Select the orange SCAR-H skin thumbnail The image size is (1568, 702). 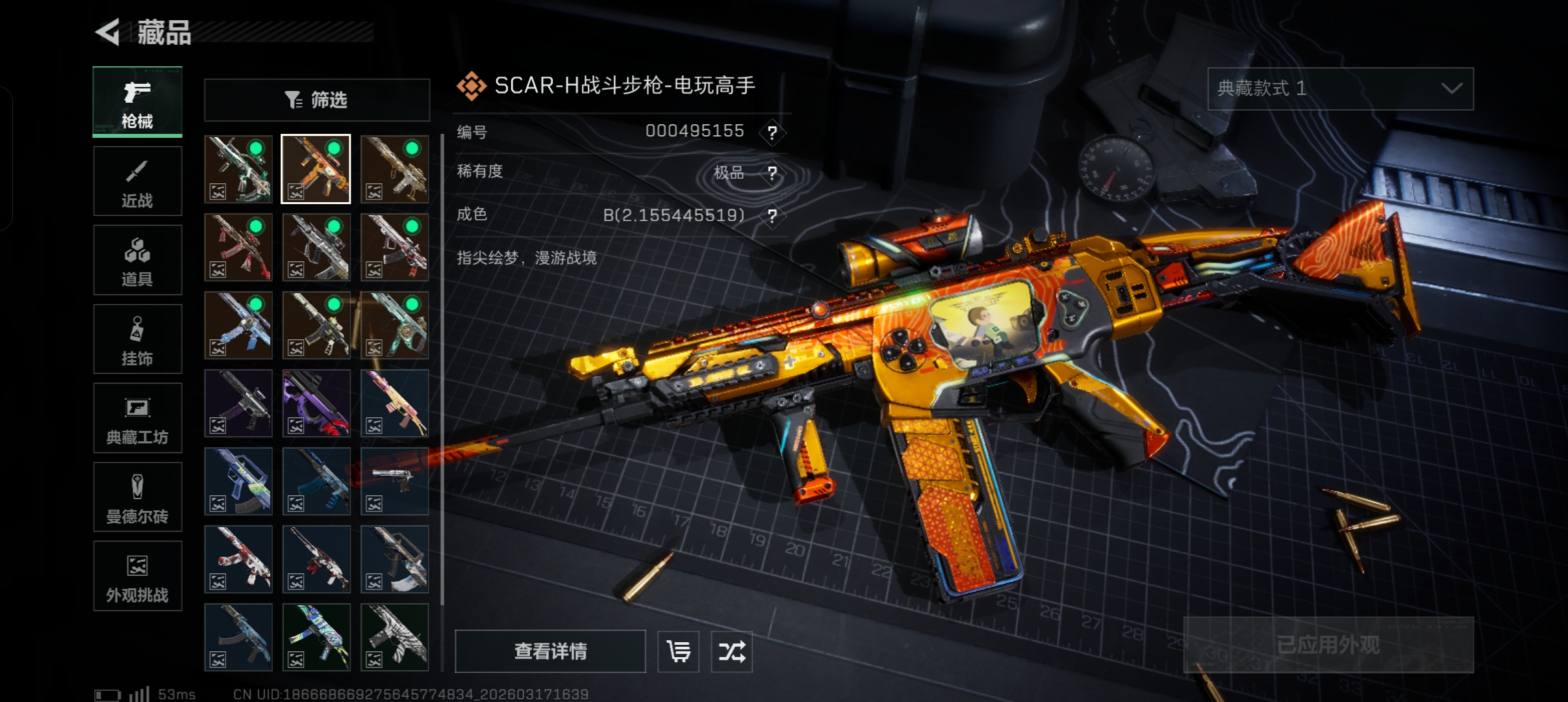click(x=316, y=169)
